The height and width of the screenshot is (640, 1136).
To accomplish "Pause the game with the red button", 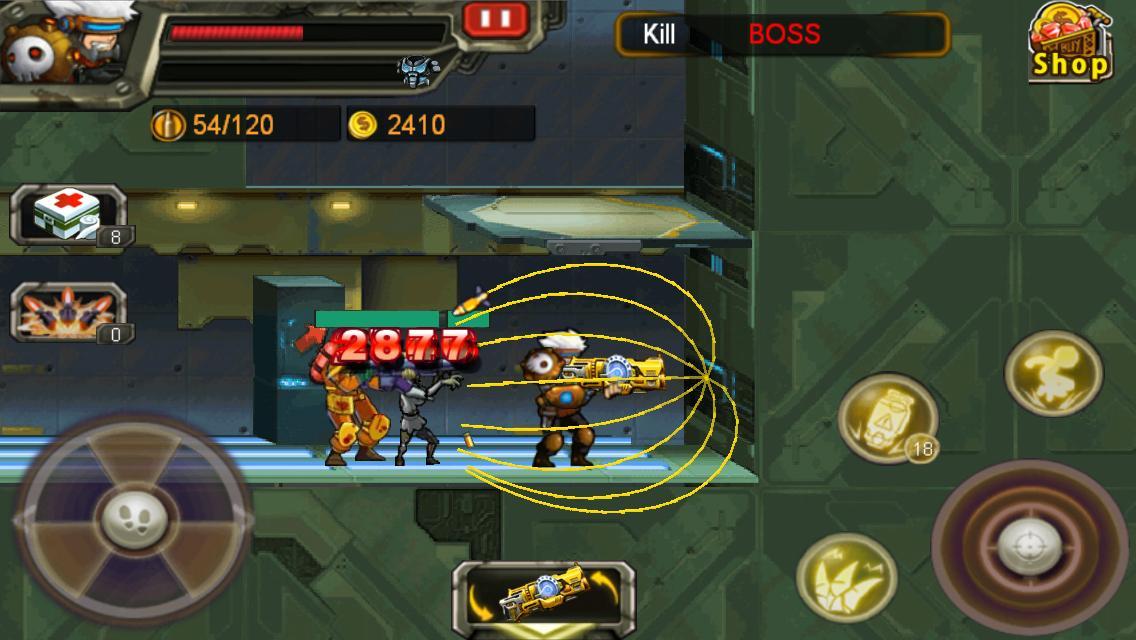I will [x=495, y=18].
